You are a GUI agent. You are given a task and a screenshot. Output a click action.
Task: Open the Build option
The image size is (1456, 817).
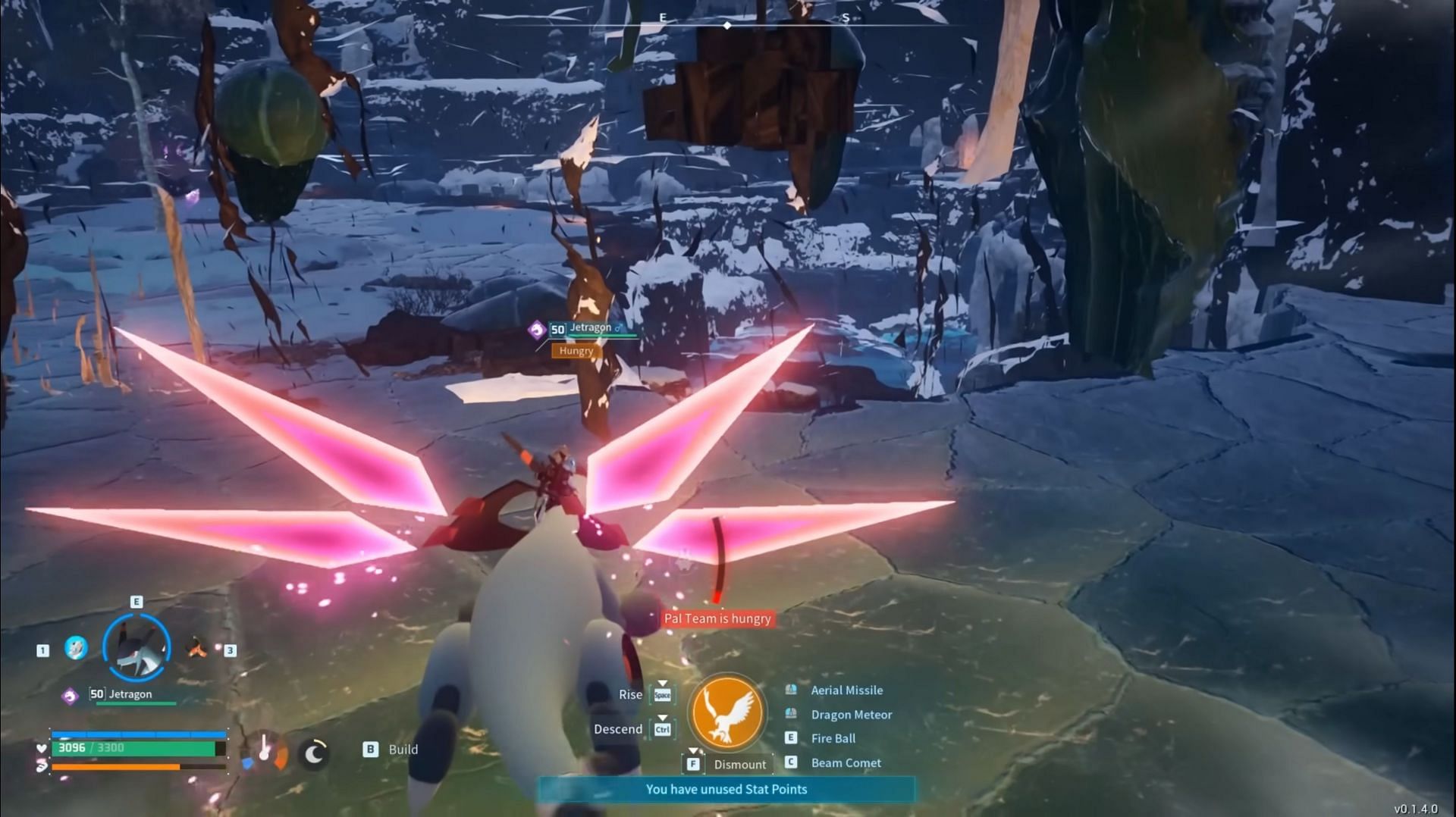402,750
